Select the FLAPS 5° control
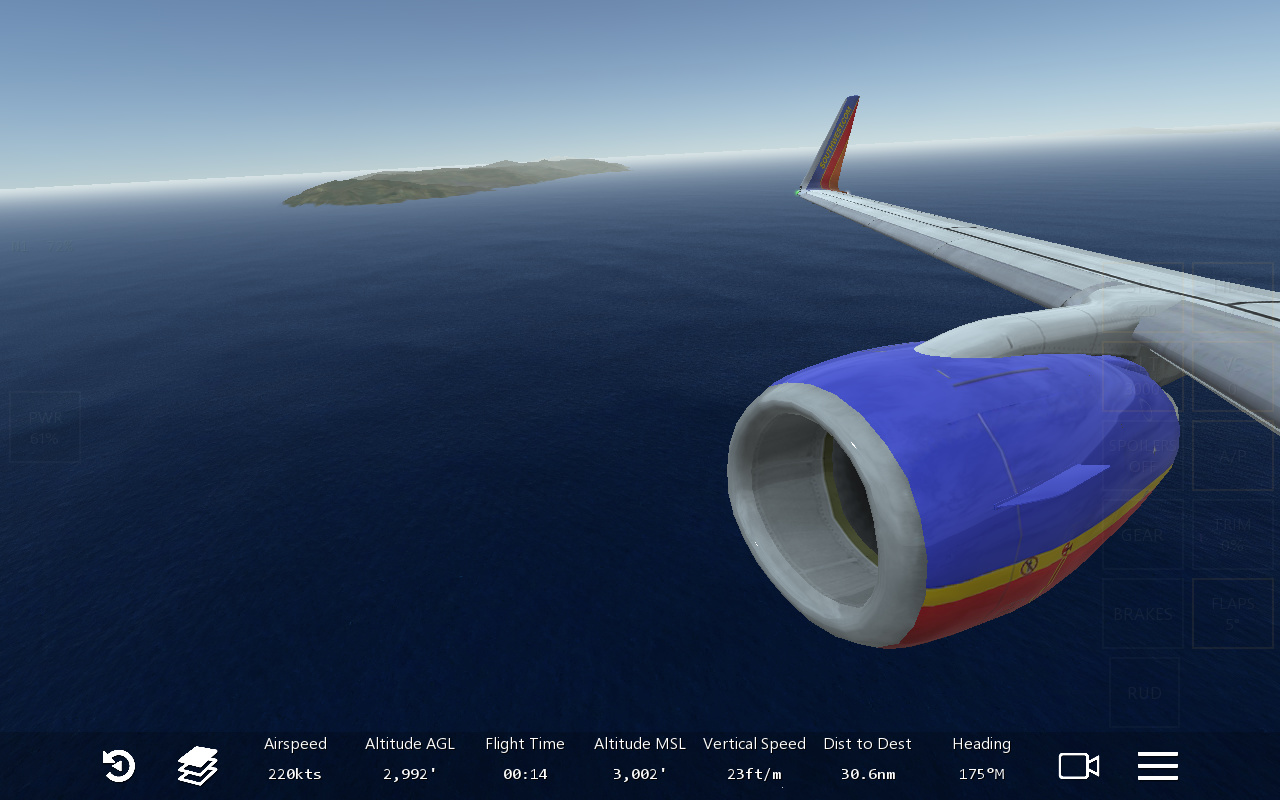Screen dimensions: 1280x800 point(1232,614)
